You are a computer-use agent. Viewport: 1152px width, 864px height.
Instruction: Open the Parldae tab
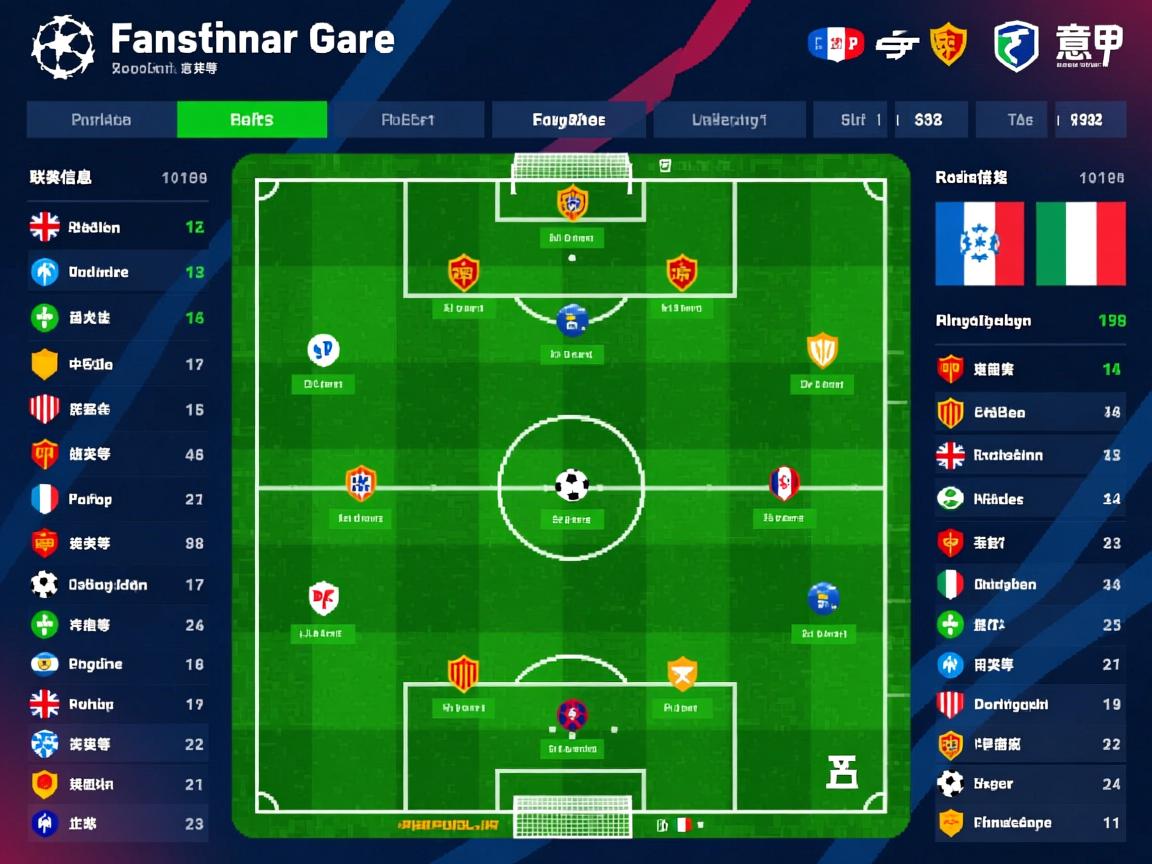[x=101, y=120]
